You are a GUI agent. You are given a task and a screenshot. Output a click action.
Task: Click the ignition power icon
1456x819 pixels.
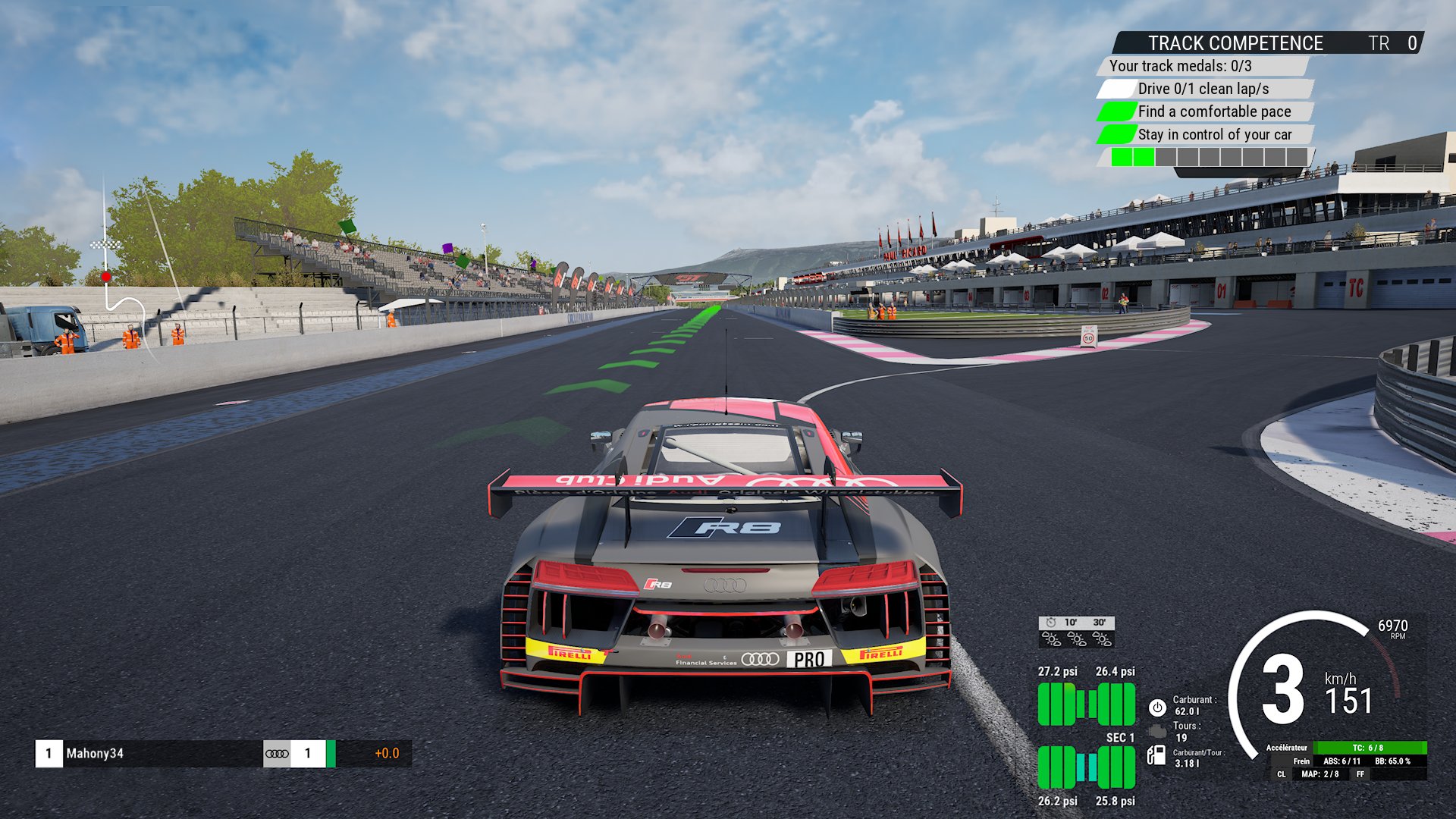pyautogui.click(x=1157, y=708)
